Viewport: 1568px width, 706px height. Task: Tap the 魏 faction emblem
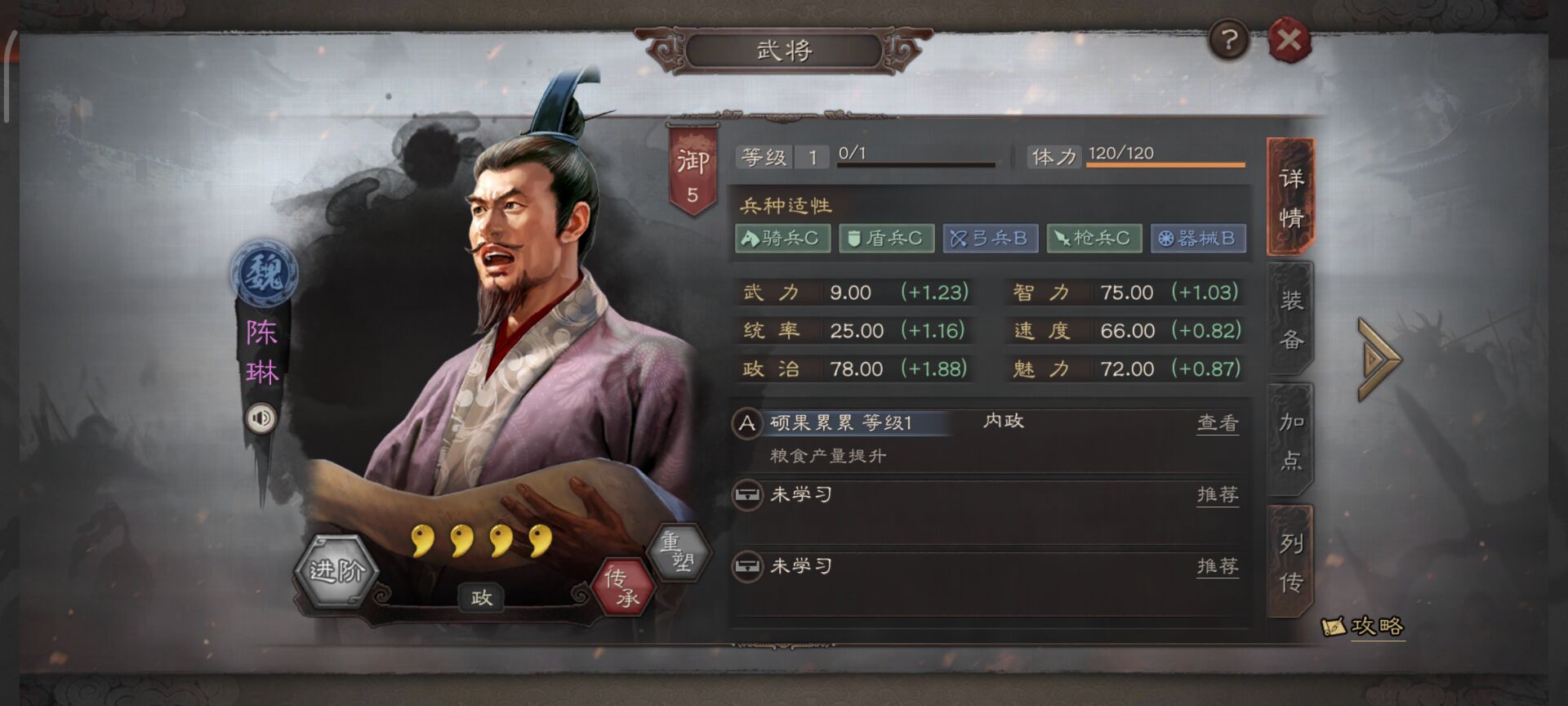point(263,273)
